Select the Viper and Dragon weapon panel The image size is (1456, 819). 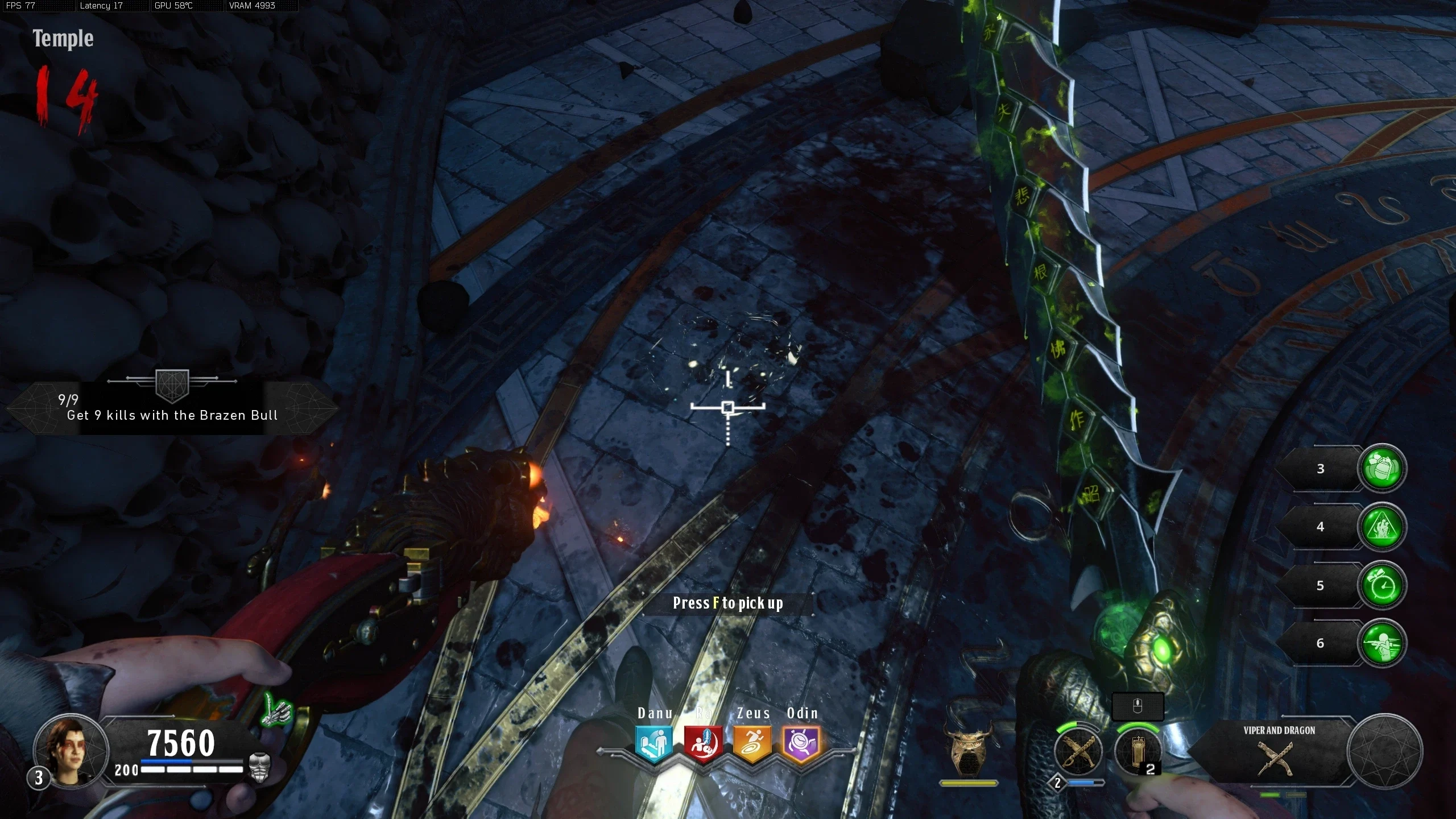[1279, 751]
